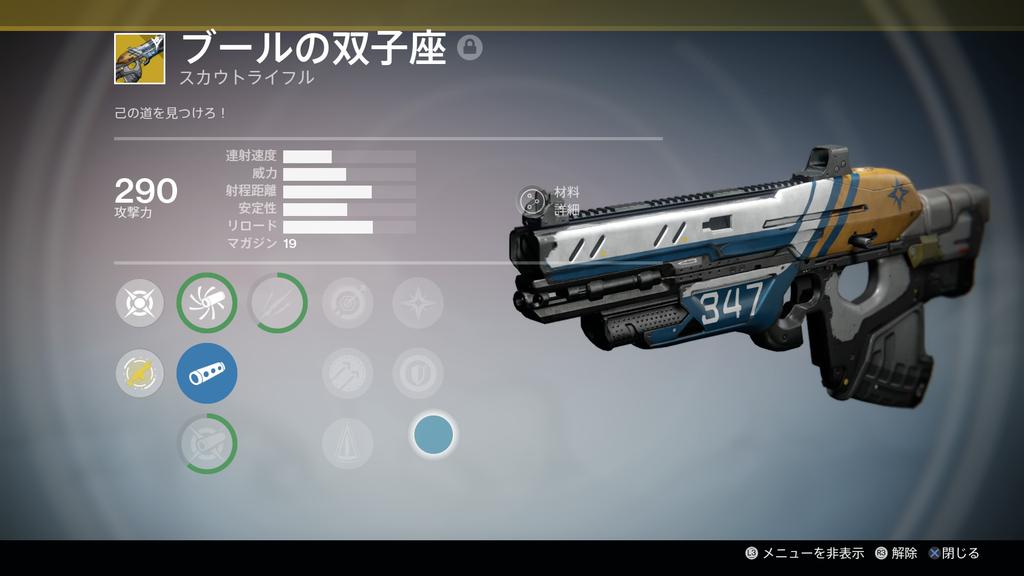1024x576 pixels.
Task: Pick the bottom barrel perk with partial green ring
Action: 207,443
